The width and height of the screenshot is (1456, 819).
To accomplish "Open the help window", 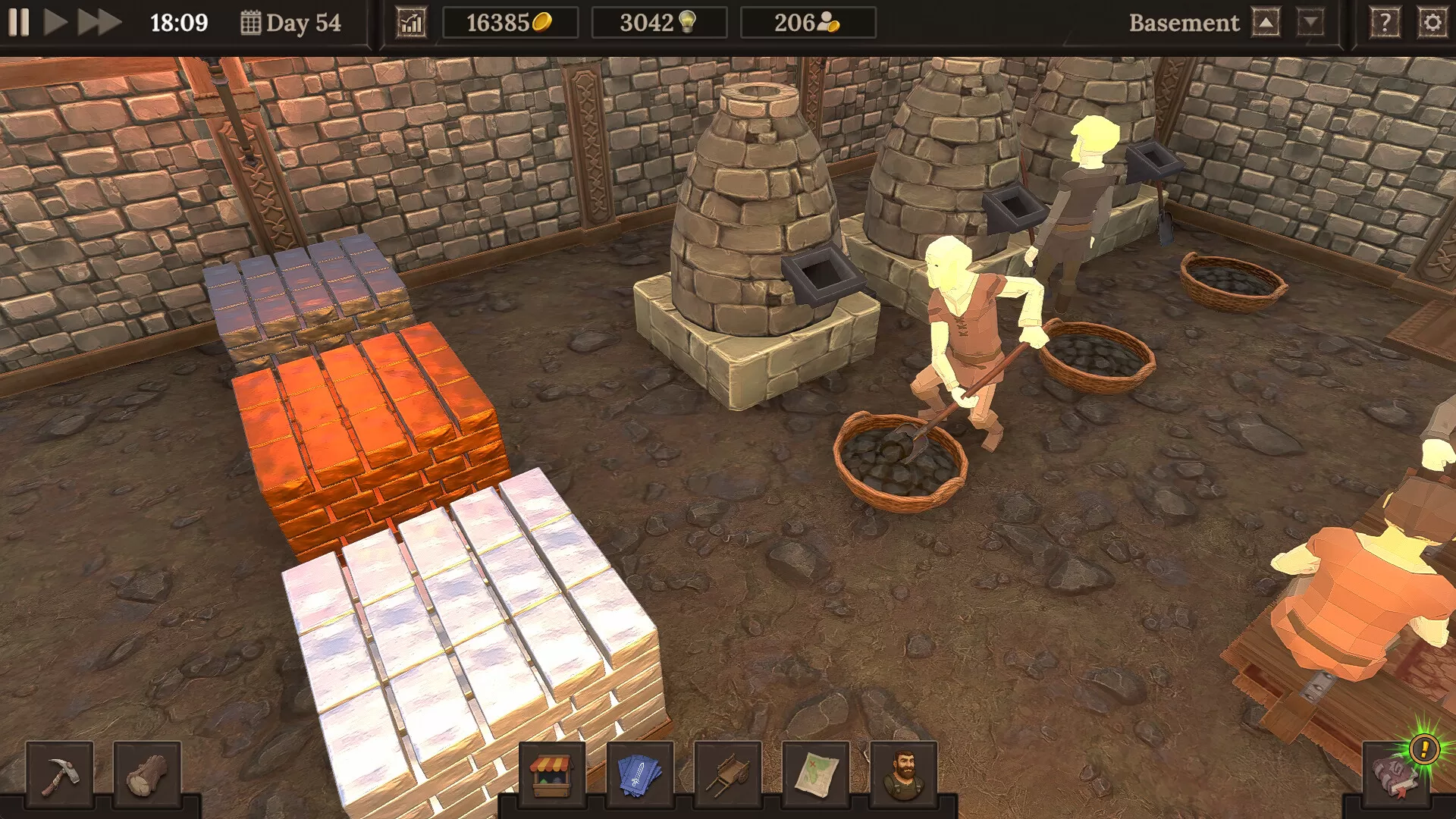I will tap(1386, 22).
